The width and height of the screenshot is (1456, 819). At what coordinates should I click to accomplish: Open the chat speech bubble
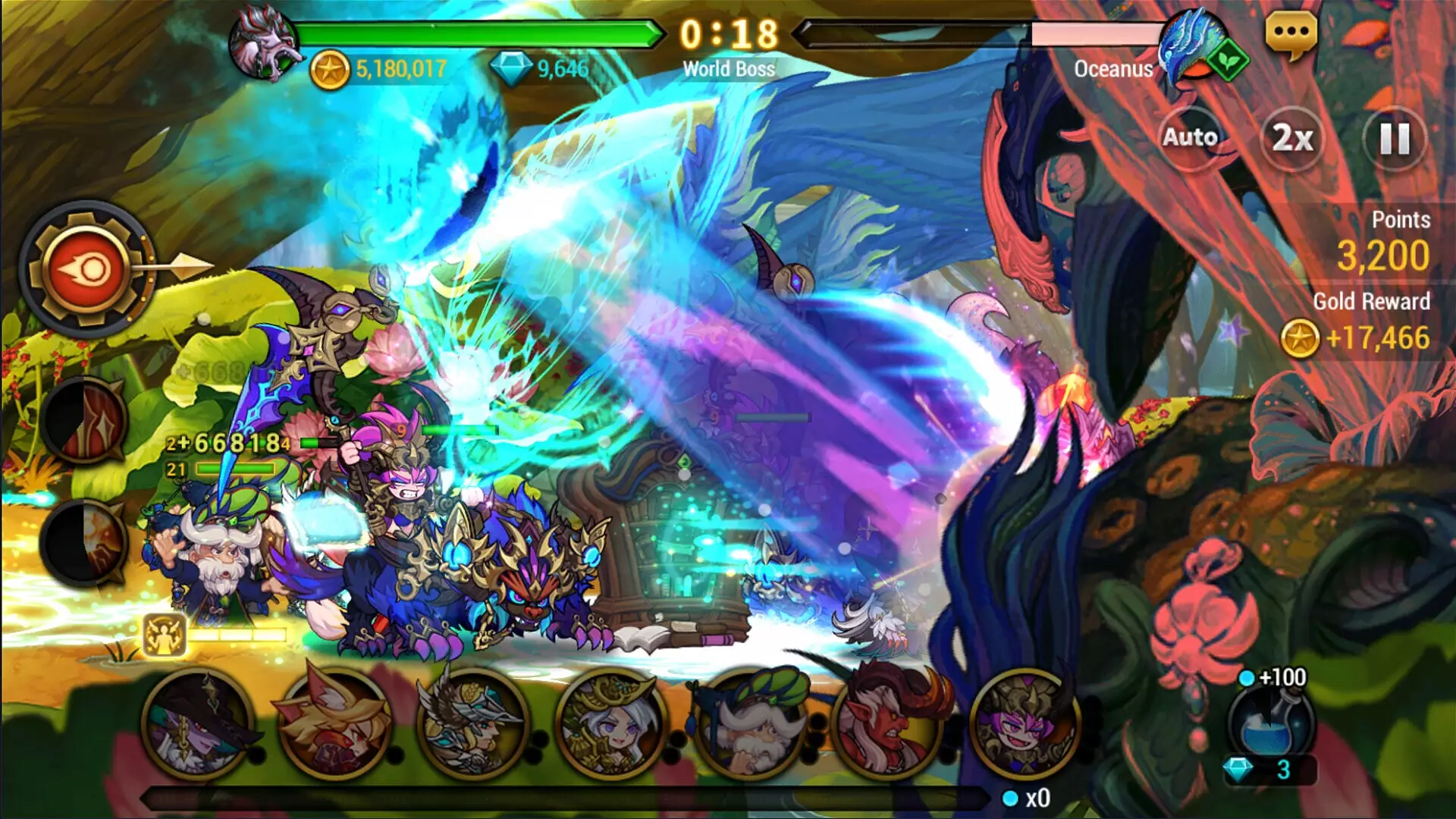pos(1291,33)
